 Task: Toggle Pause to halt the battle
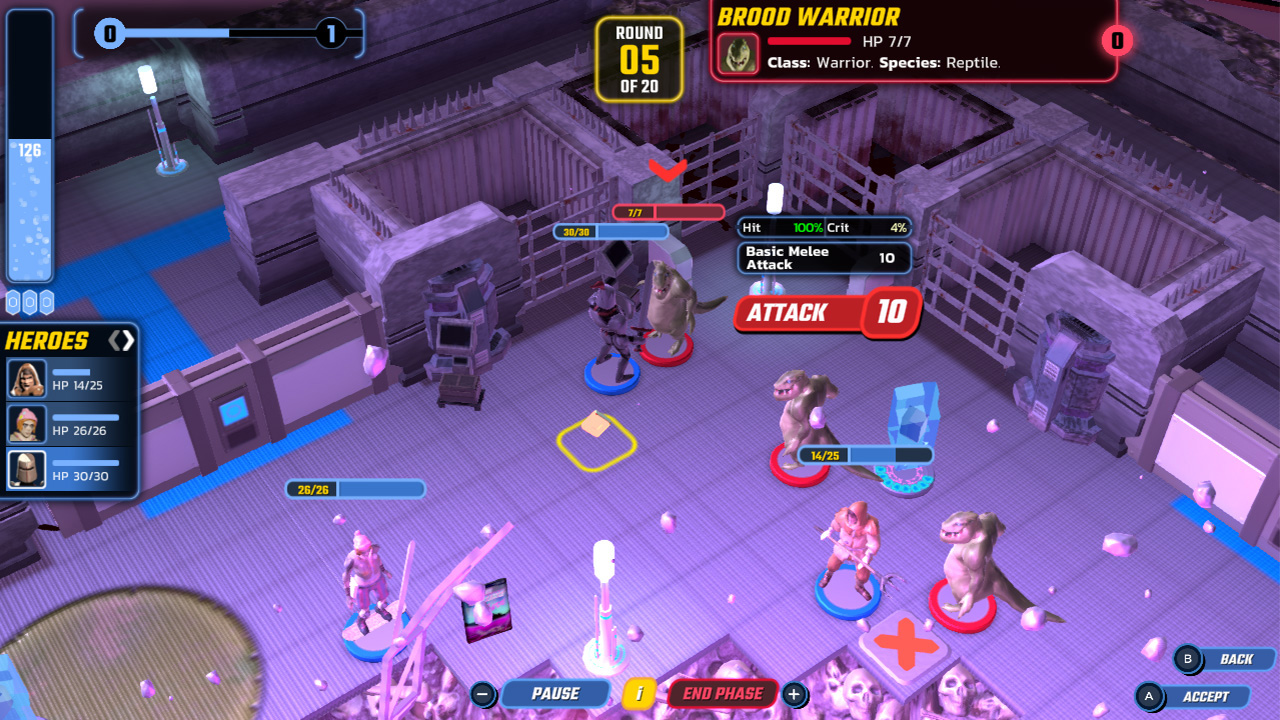coord(557,693)
